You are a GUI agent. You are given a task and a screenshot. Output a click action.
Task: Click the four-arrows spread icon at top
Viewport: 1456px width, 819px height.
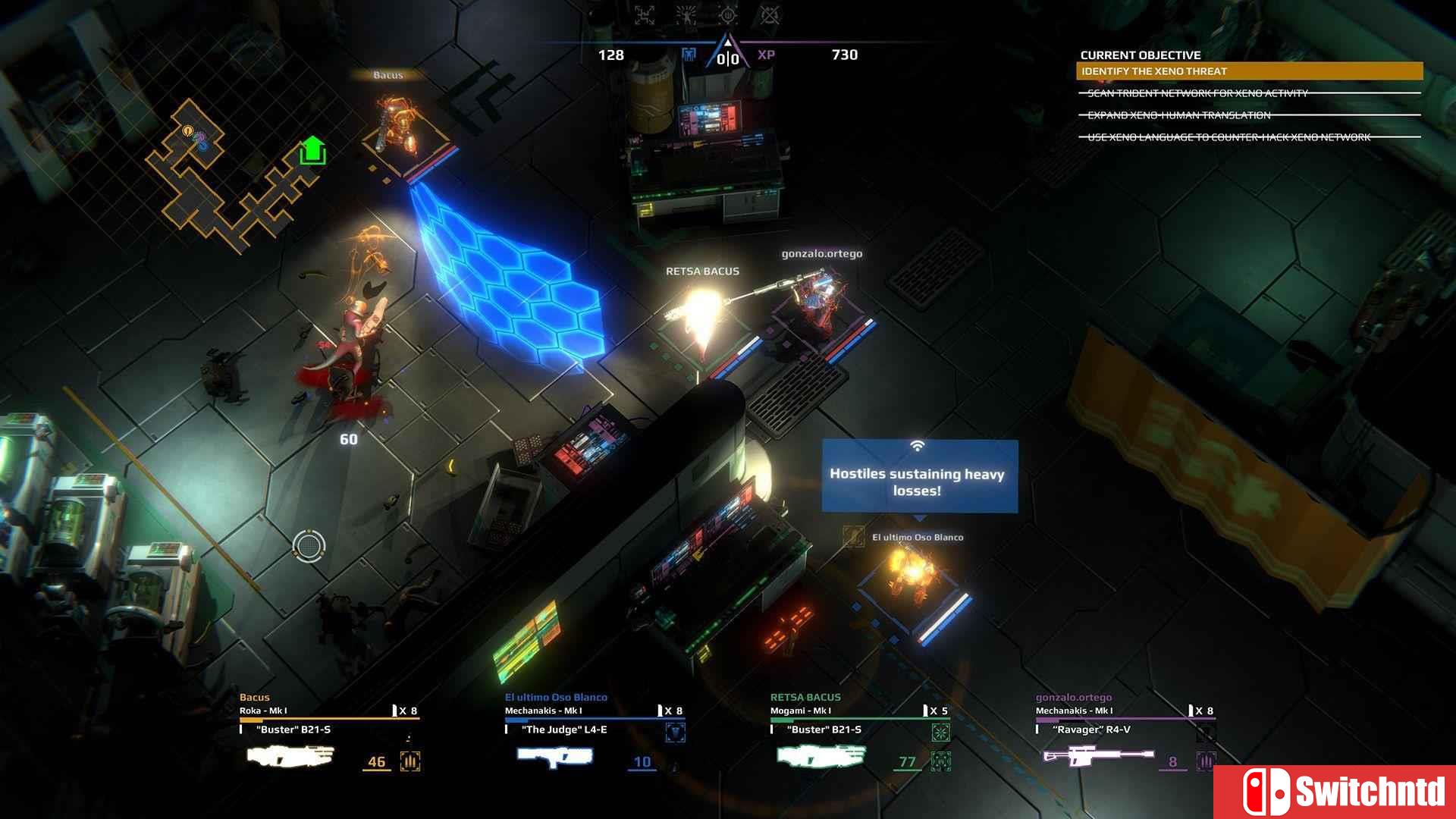645,14
